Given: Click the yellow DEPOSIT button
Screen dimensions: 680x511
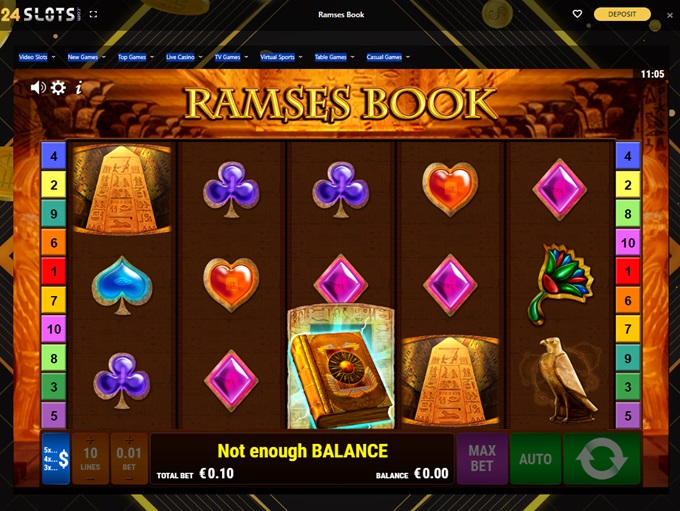Looking at the screenshot, I should pos(622,14).
